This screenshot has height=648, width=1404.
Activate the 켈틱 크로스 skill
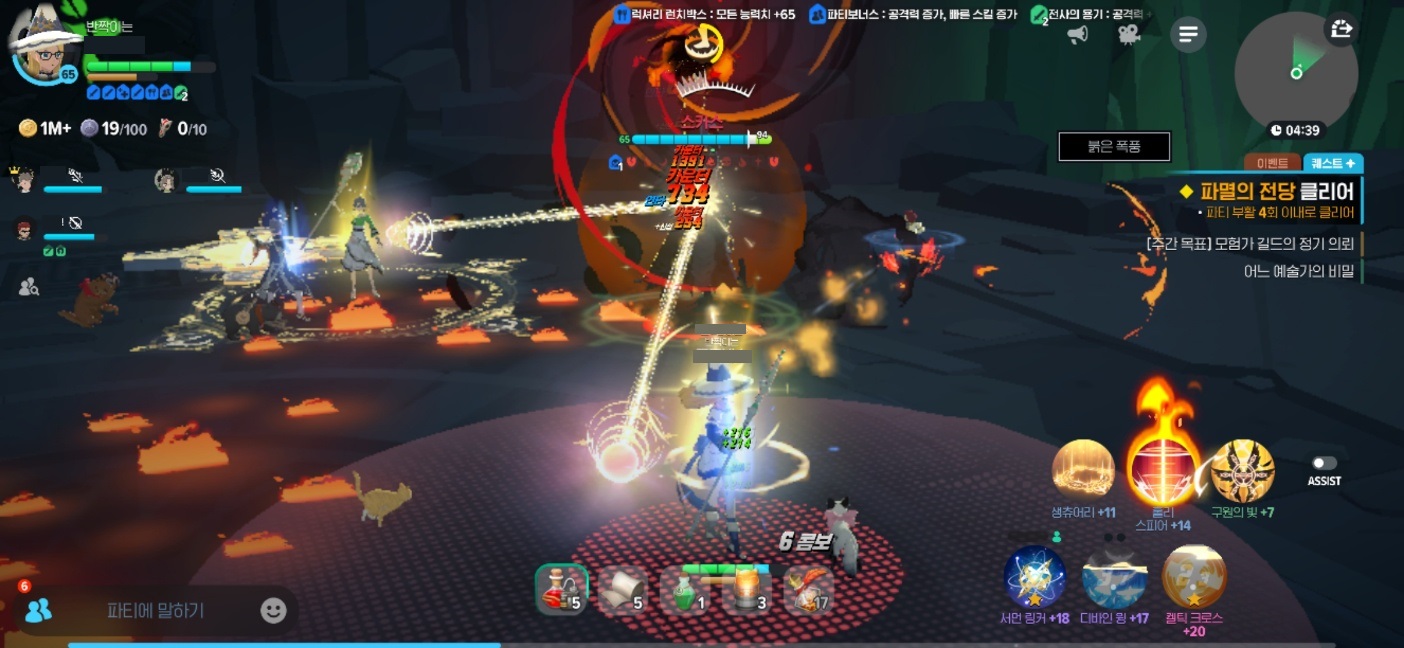1194,577
